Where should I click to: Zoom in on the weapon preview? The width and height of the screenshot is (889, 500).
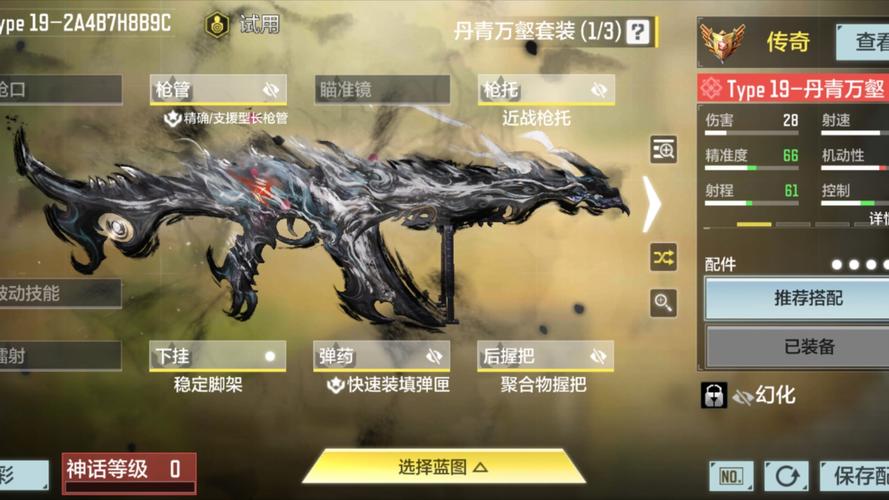[x=664, y=302]
